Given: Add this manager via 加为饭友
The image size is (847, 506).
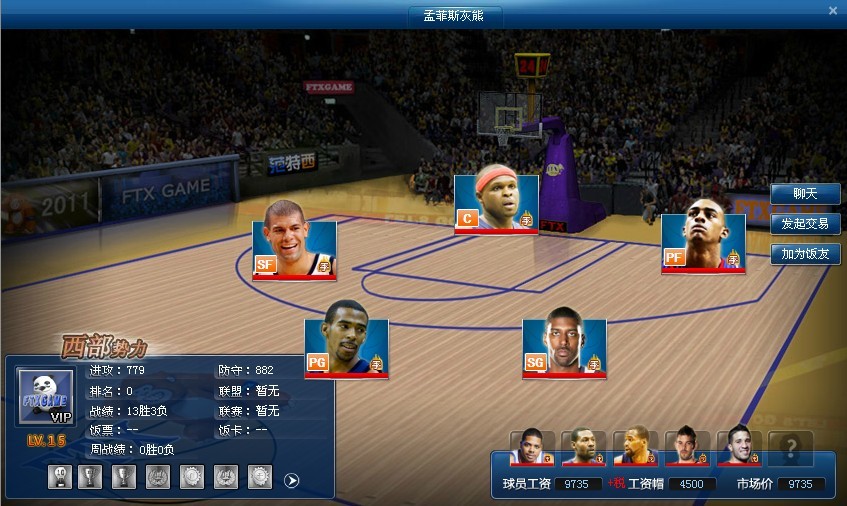Looking at the screenshot, I should [804, 254].
